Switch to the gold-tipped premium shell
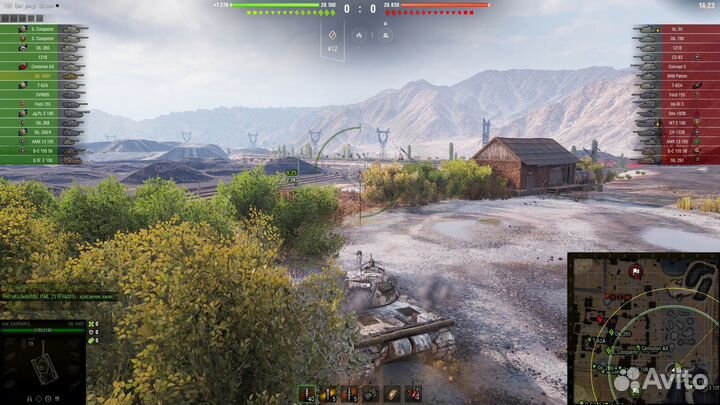Screen dimensions: 720x405 (326, 393)
